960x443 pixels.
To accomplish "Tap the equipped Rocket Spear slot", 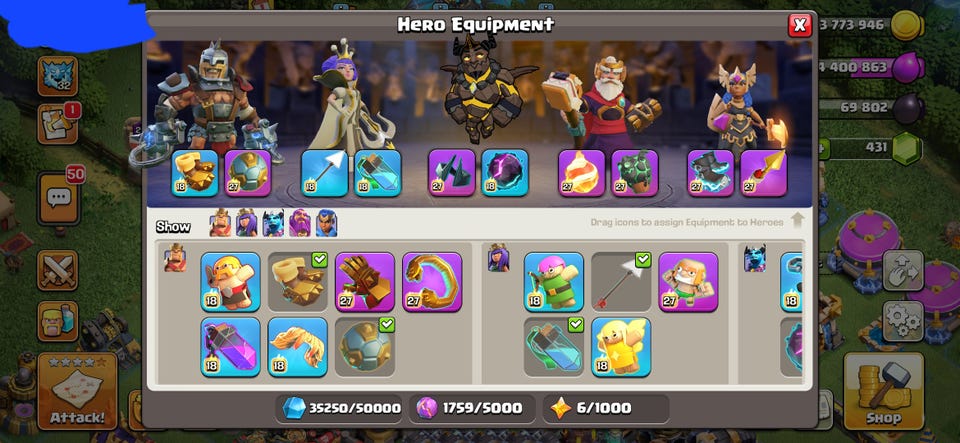I will pos(764,172).
